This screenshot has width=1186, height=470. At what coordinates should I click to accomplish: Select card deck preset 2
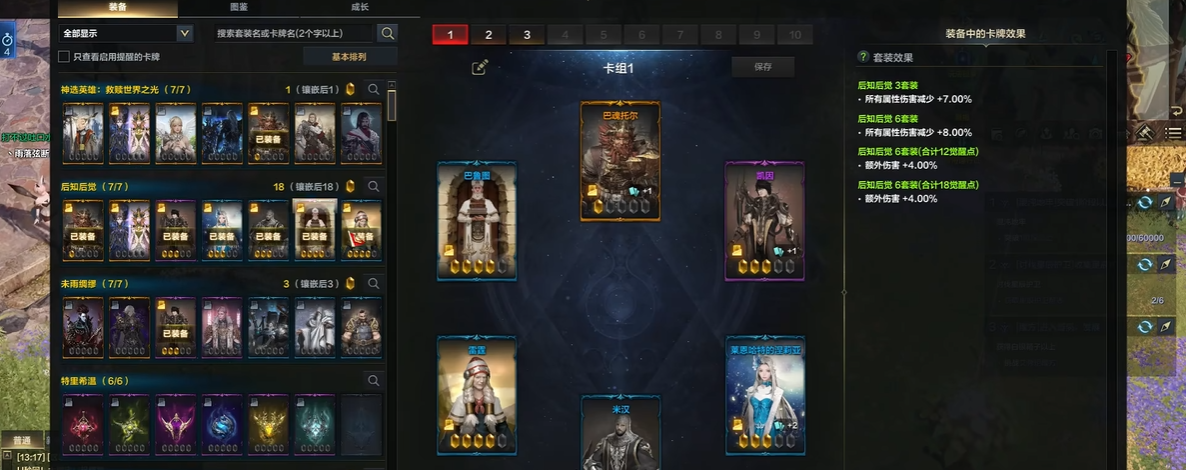pyautogui.click(x=488, y=35)
